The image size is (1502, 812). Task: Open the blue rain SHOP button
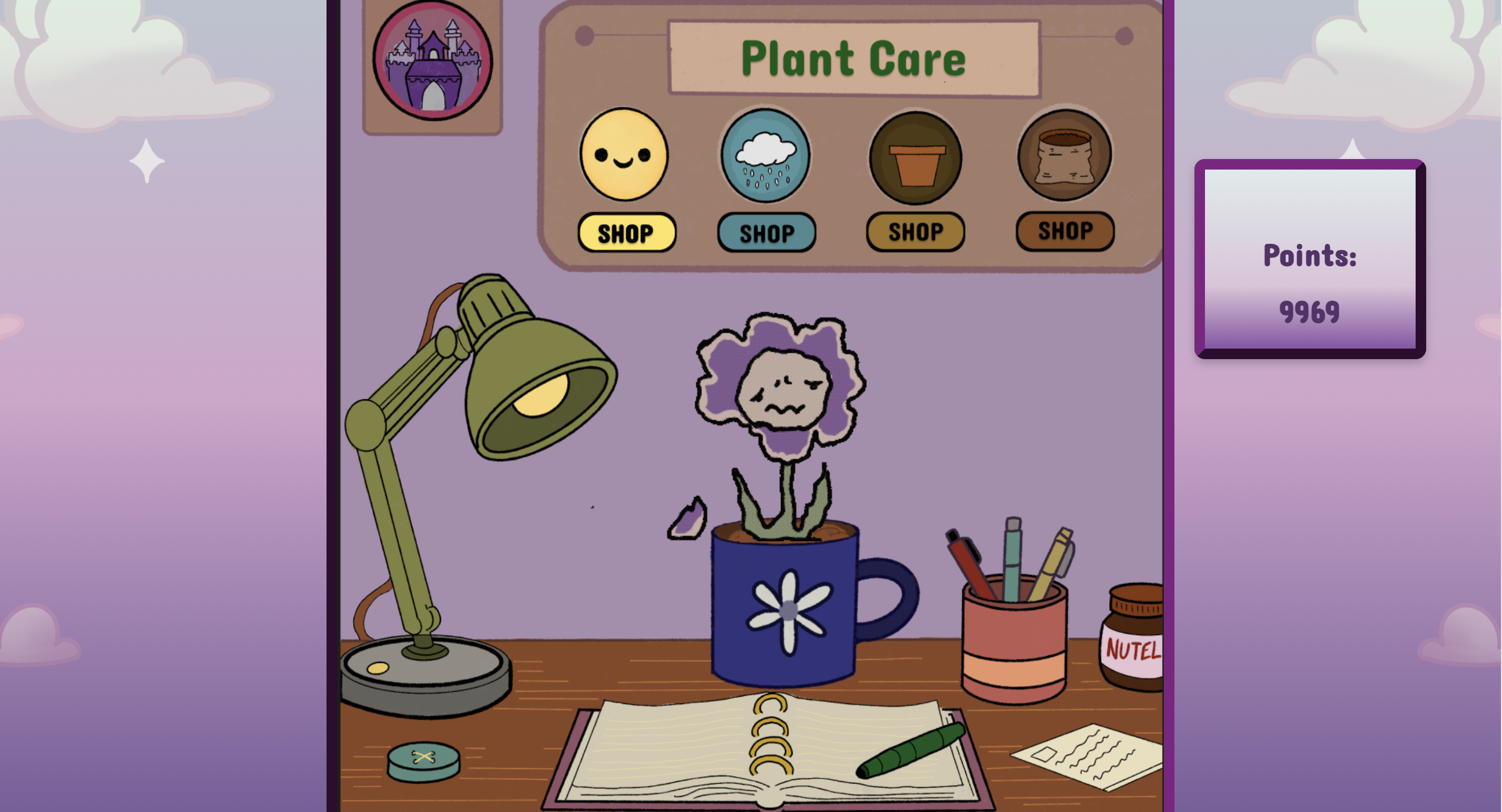point(766,233)
